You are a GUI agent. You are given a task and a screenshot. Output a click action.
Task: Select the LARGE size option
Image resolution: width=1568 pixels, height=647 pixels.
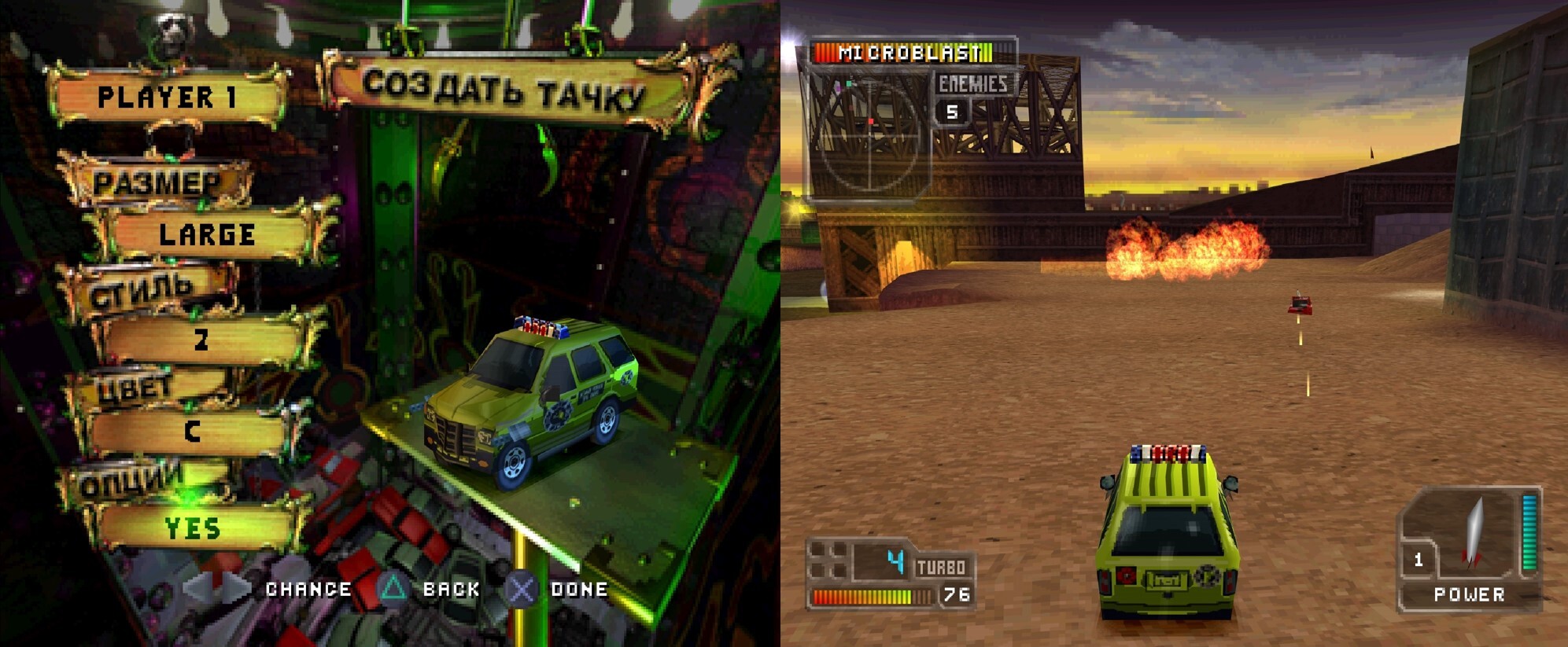pos(207,234)
